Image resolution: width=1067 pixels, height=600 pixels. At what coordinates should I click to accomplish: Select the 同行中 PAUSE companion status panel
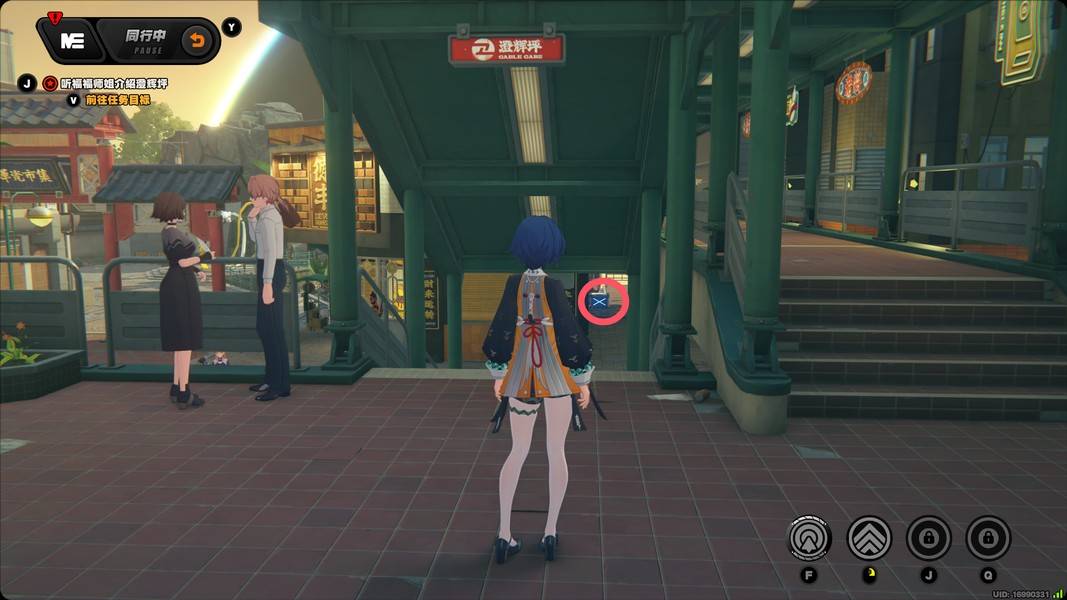click(145, 40)
